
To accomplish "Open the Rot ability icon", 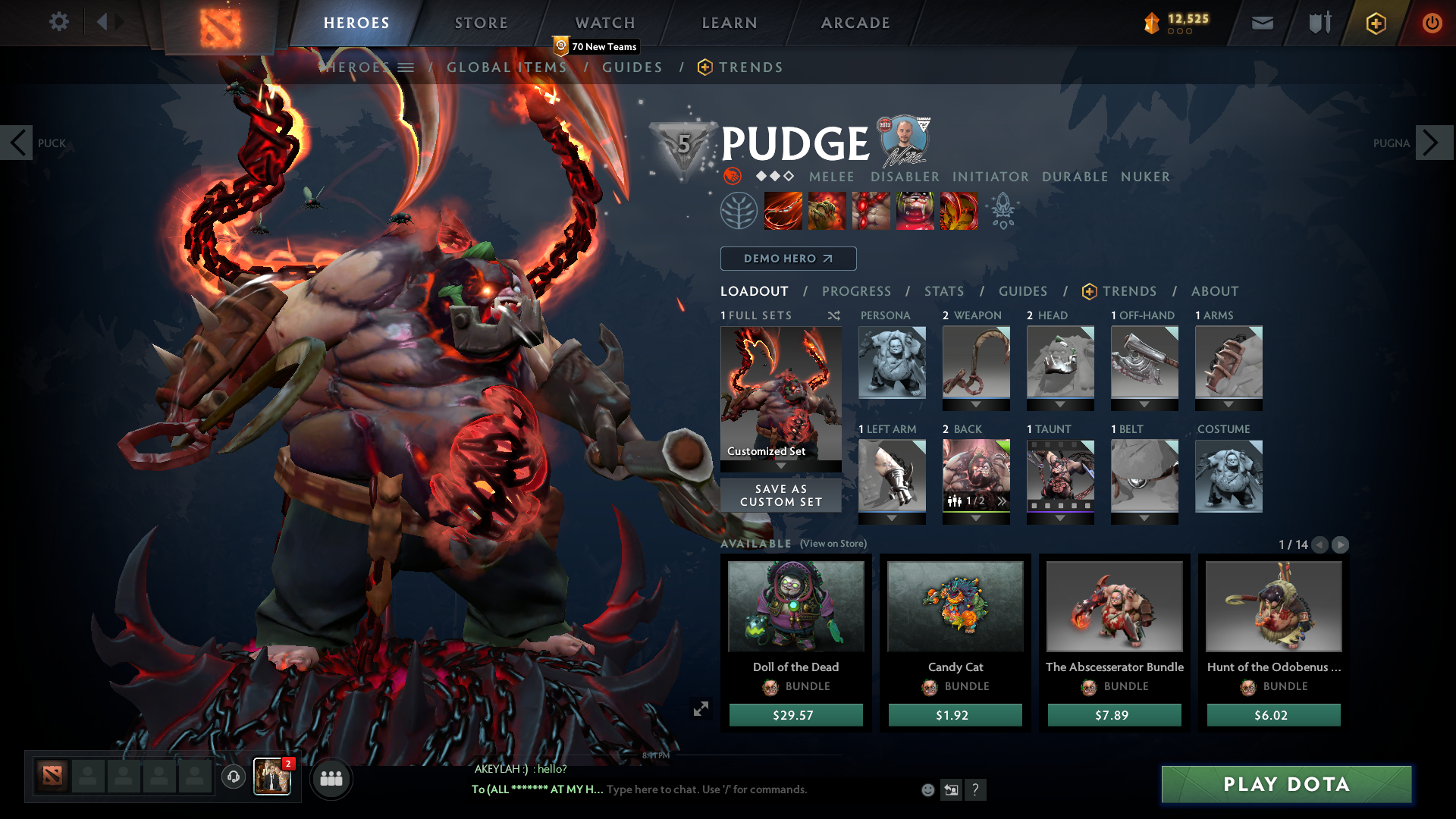I will (x=827, y=211).
